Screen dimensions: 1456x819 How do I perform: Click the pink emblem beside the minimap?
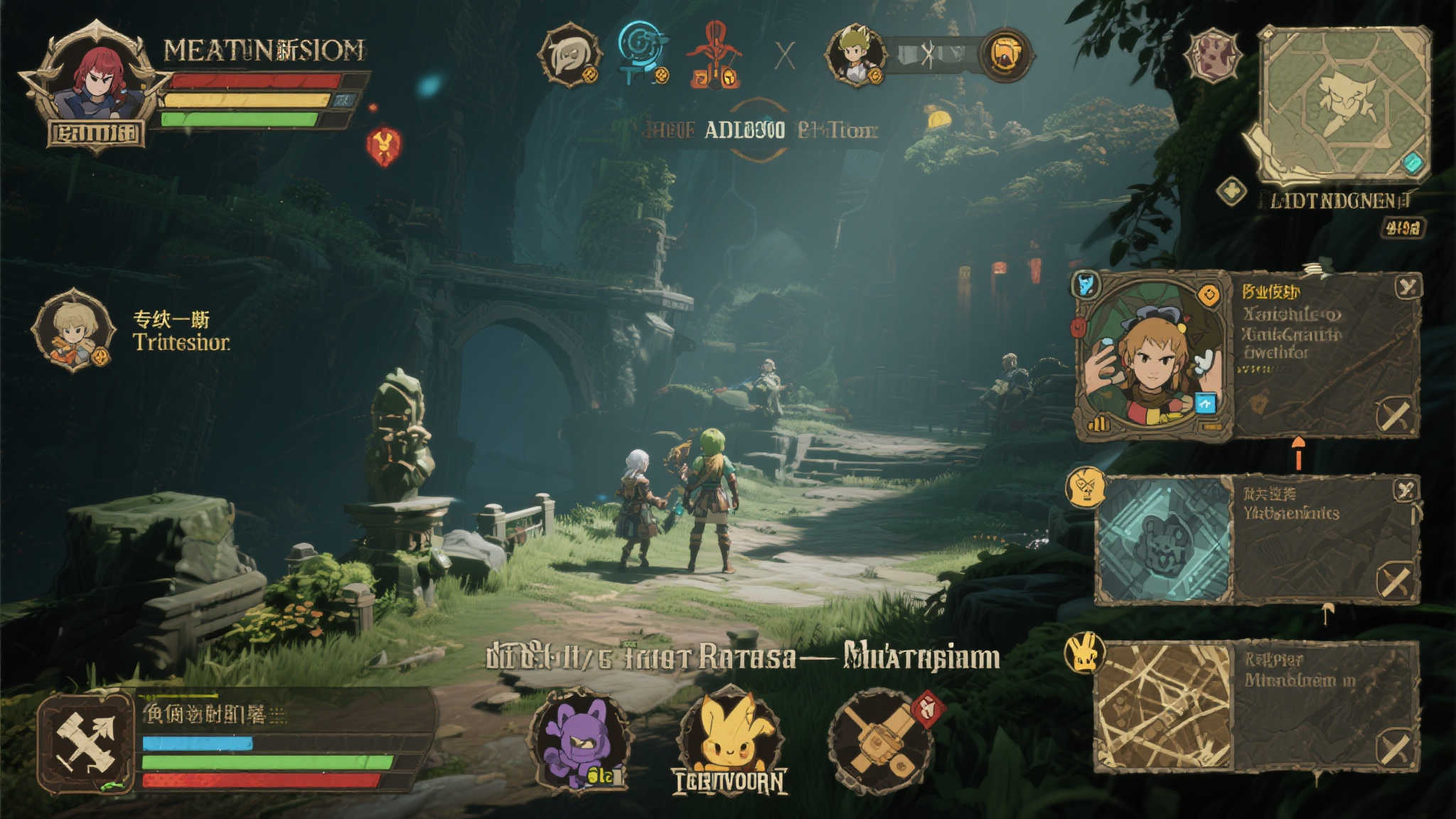coord(1213,55)
